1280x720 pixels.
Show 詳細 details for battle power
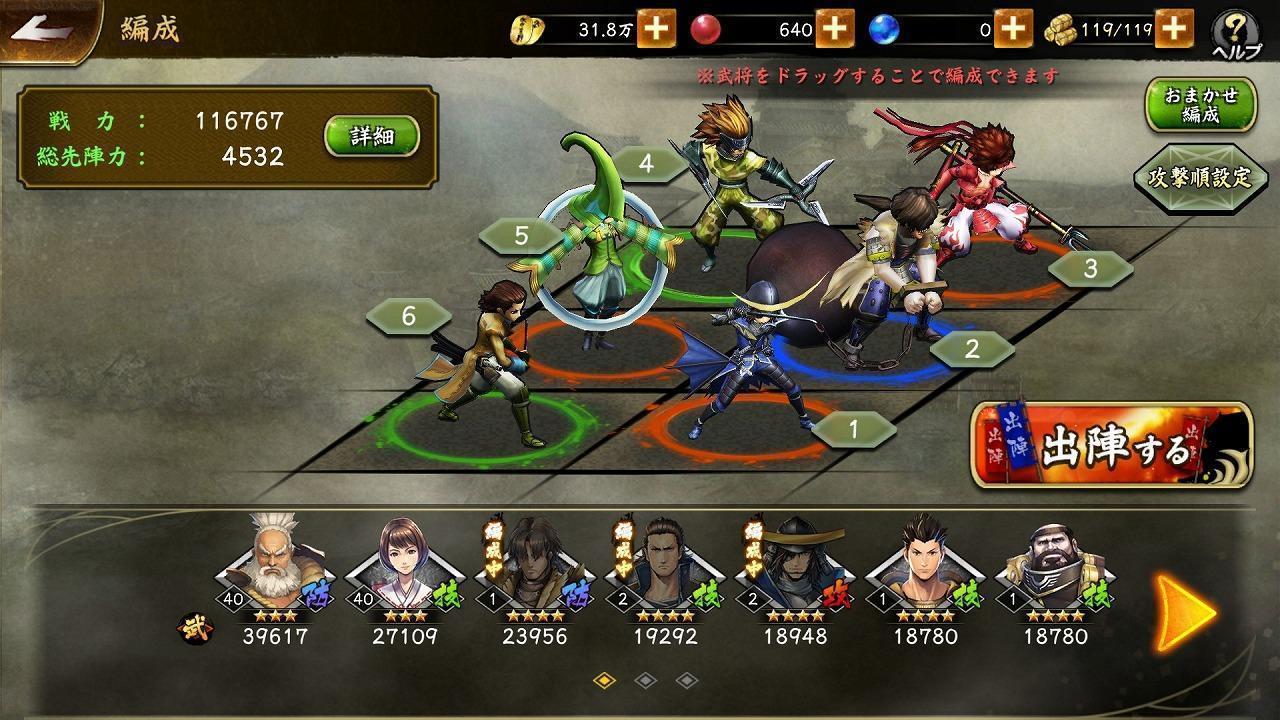click(371, 137)
